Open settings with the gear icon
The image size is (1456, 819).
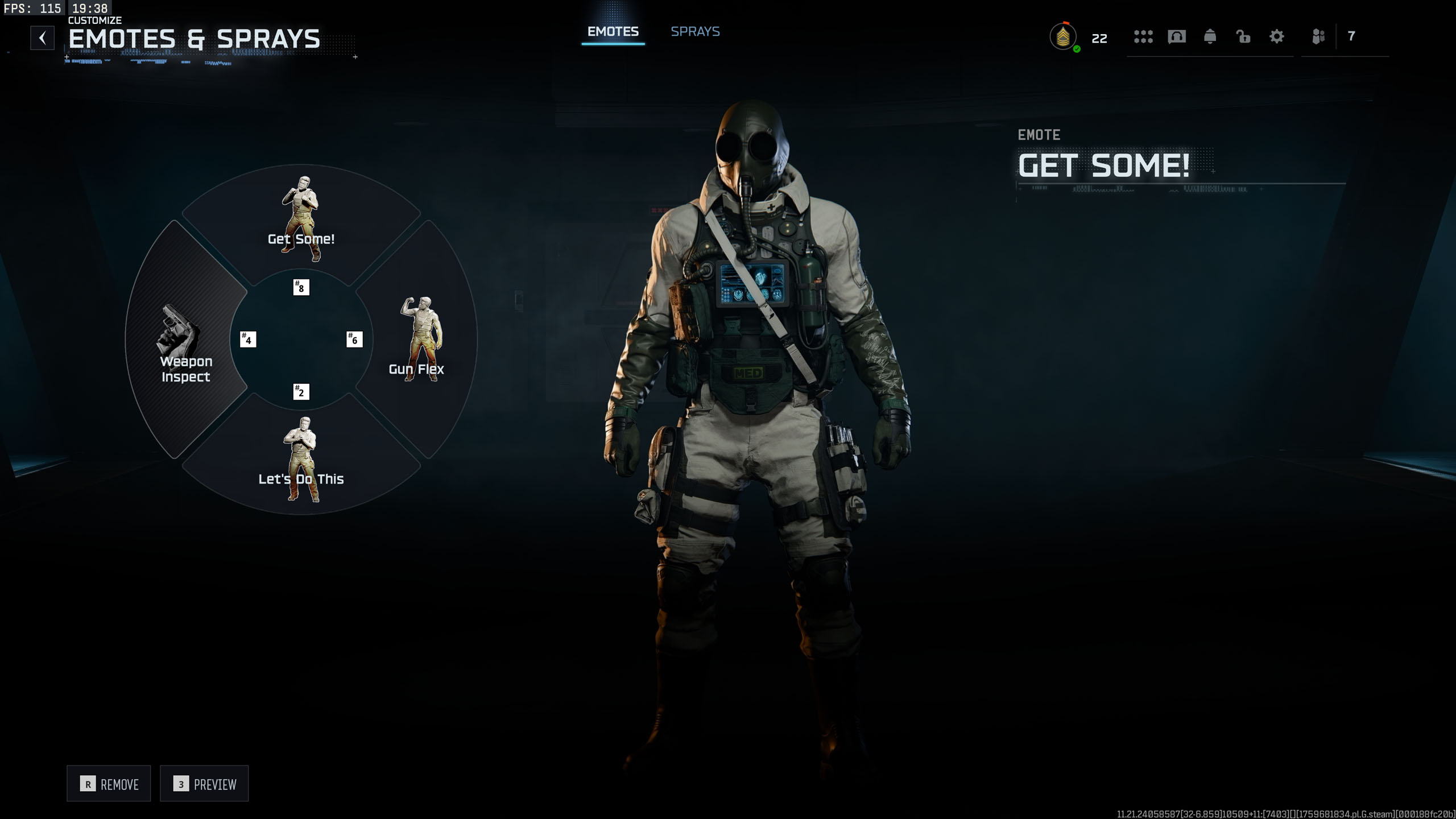[1277, 37]
